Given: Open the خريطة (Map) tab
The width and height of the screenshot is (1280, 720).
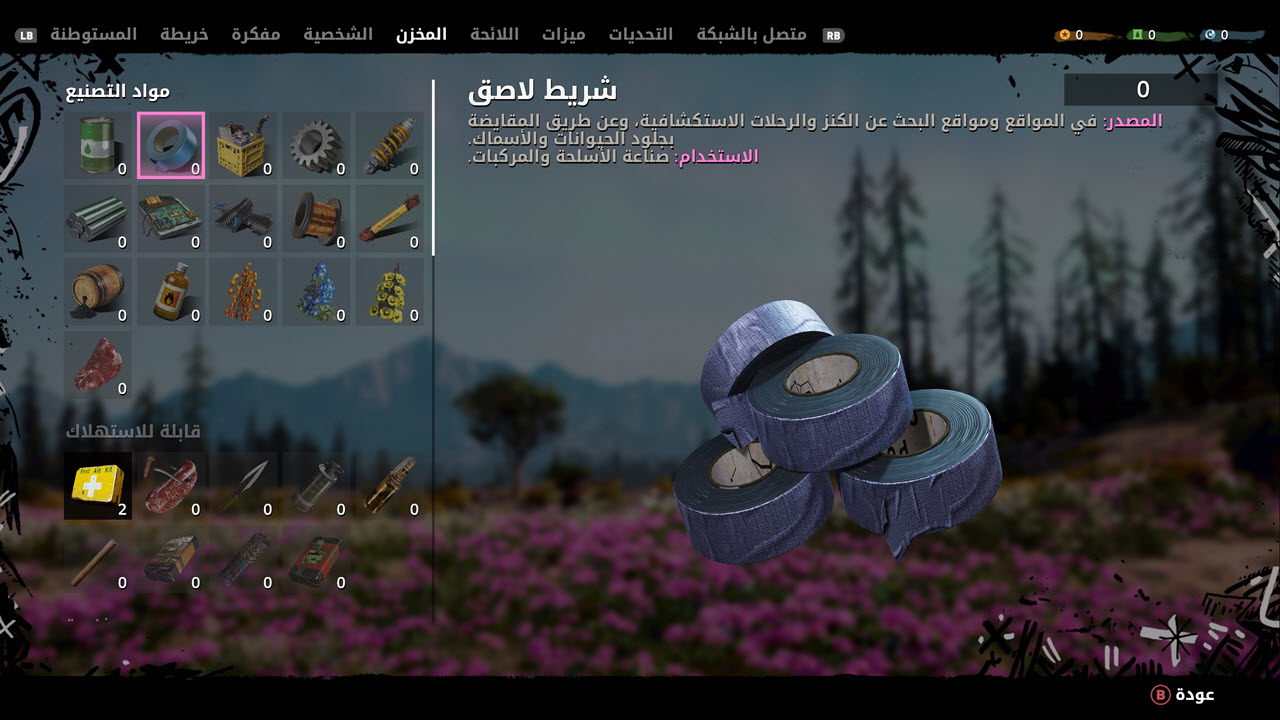Looking at the screenshot, I should pos(186,34).
